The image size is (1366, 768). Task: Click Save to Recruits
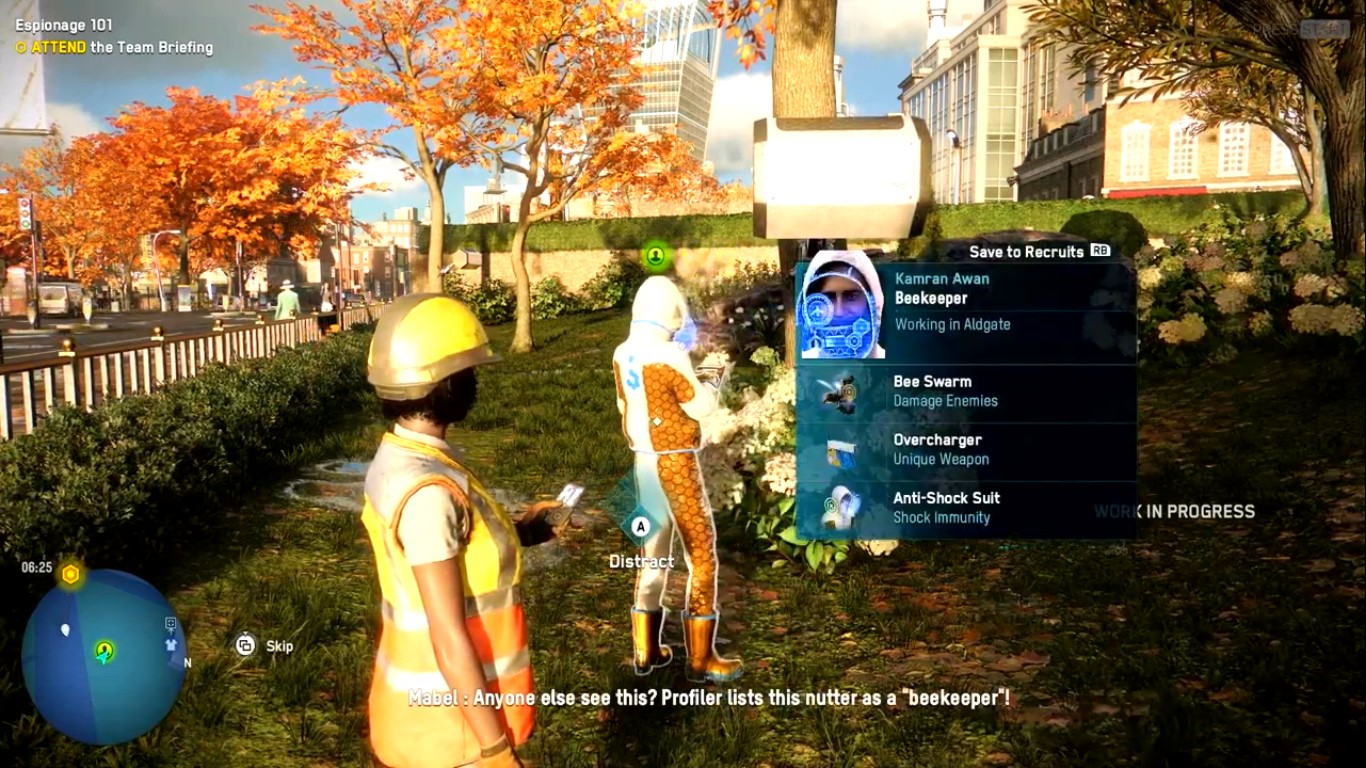tap(1025, 251)
